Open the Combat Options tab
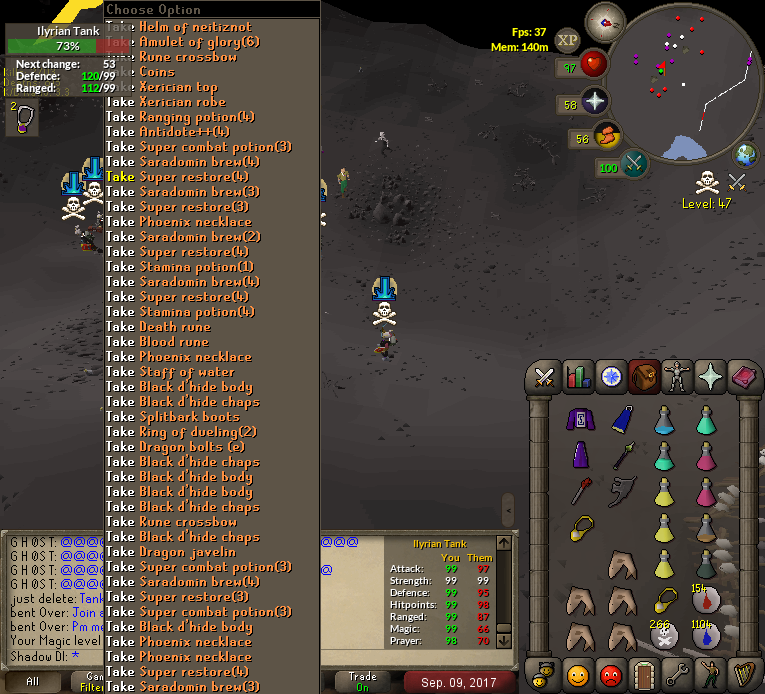 point(544,377)
